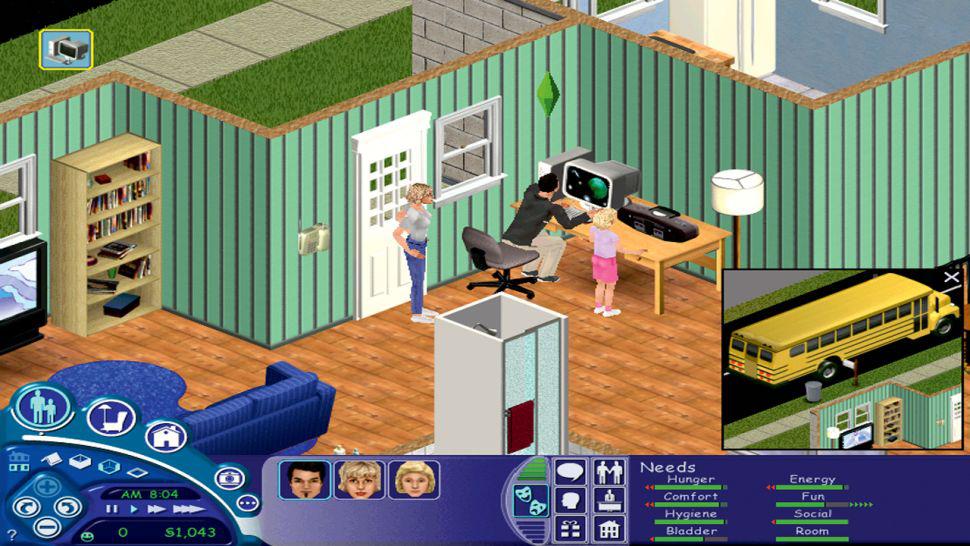The width and height of the screenshot is (970, 546).
Task: Open Buy mode with the chair icon
Action: [110, 418]
